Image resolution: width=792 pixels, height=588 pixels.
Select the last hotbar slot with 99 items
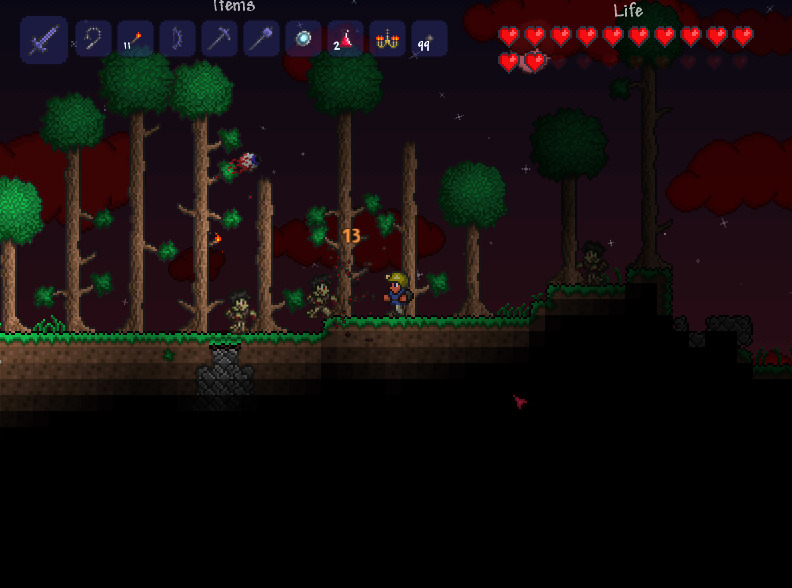429,39
